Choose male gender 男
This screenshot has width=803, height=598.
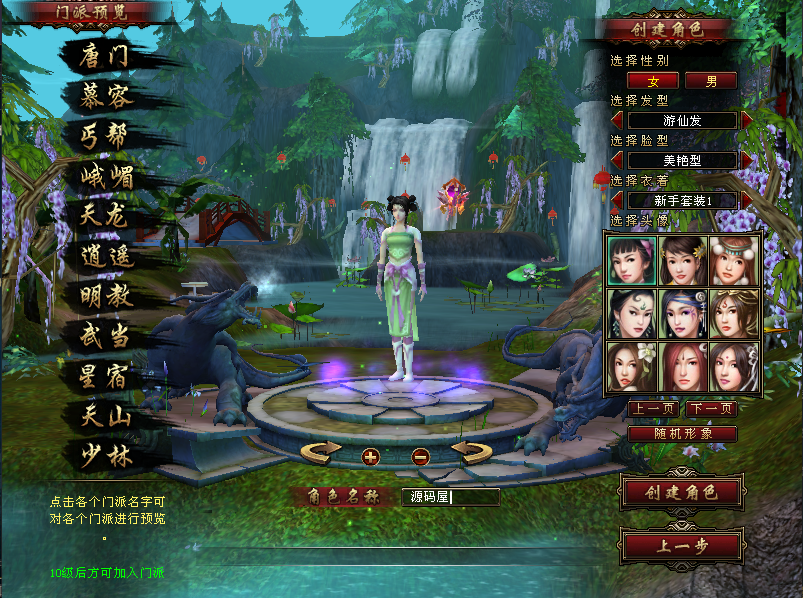click(x=711, y=81)
